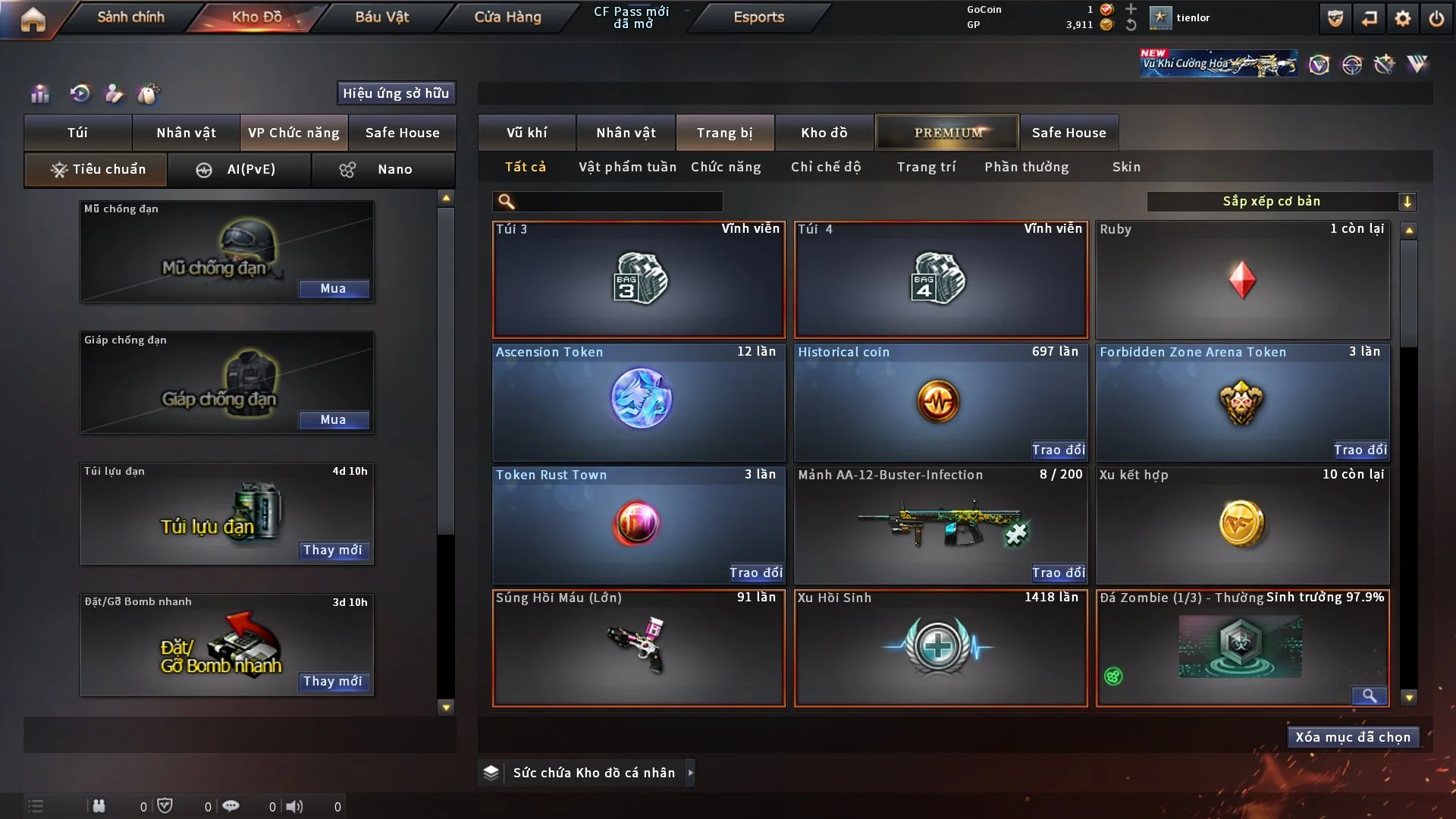Go to the Sảnh chính lobby tab
The image size is (1456, 819).
pos(130,17)
